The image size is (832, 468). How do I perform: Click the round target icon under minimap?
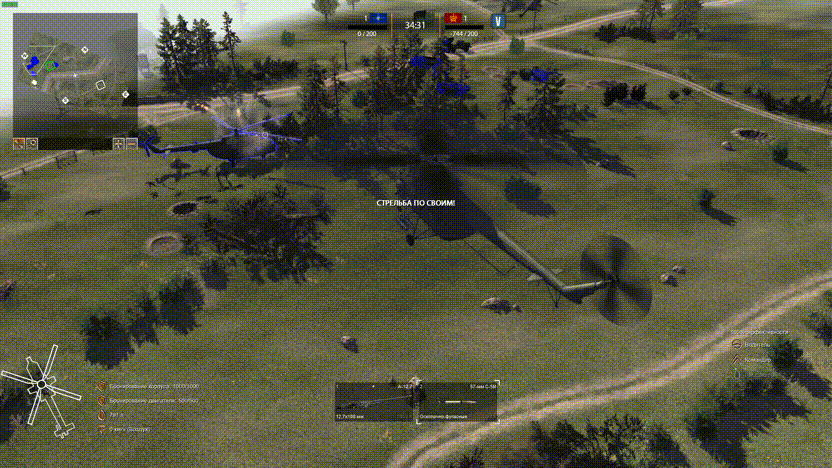[x=32, y=144]
